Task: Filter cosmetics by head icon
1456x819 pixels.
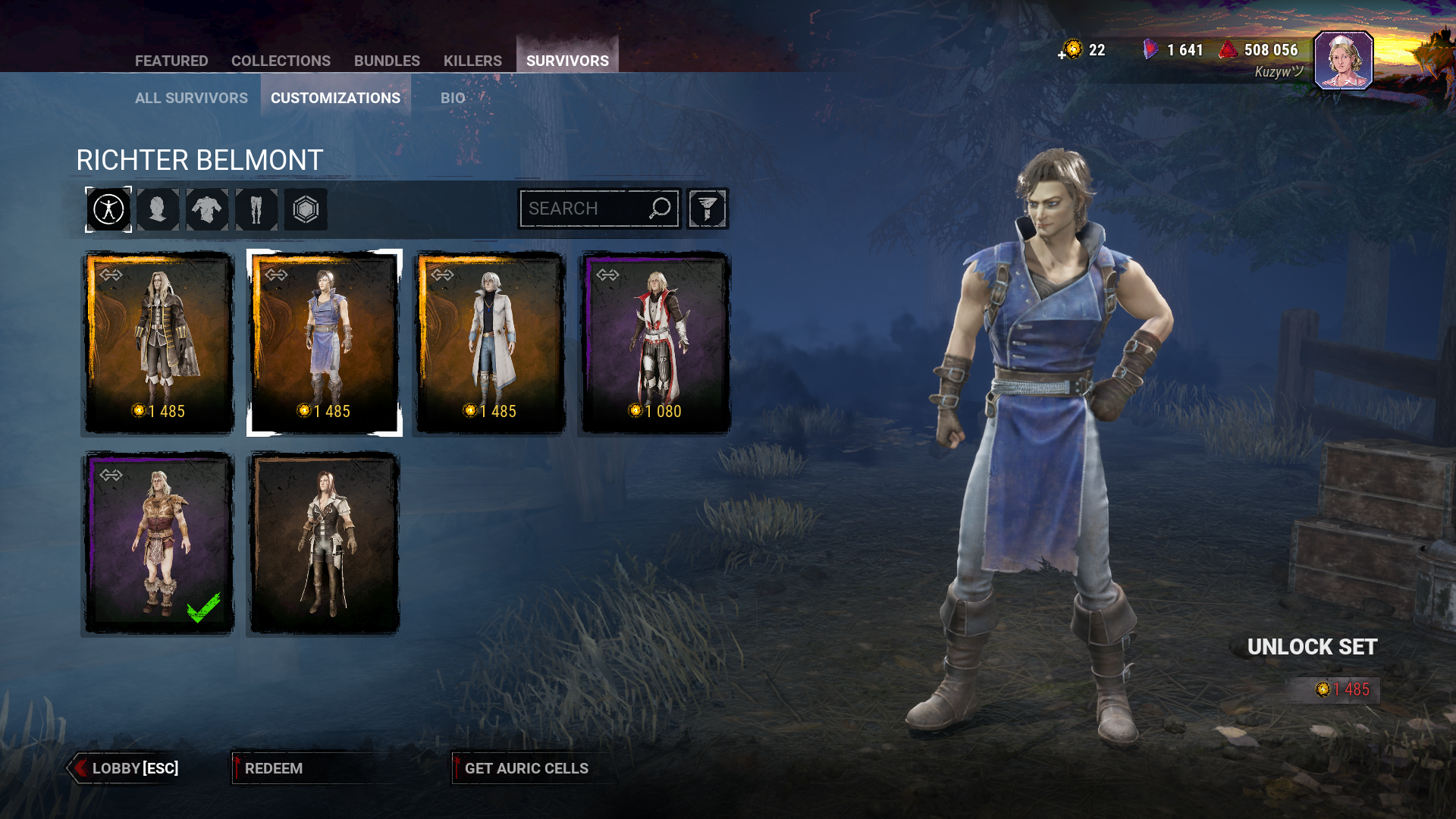Action: (x=158, y=209)
